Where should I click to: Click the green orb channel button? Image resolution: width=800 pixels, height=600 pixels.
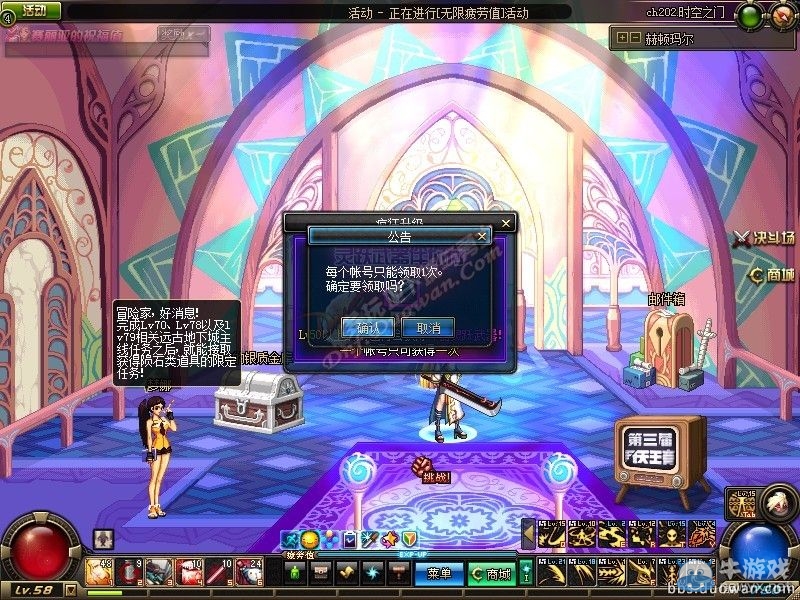pyautogui.click(x=748, y=16)
